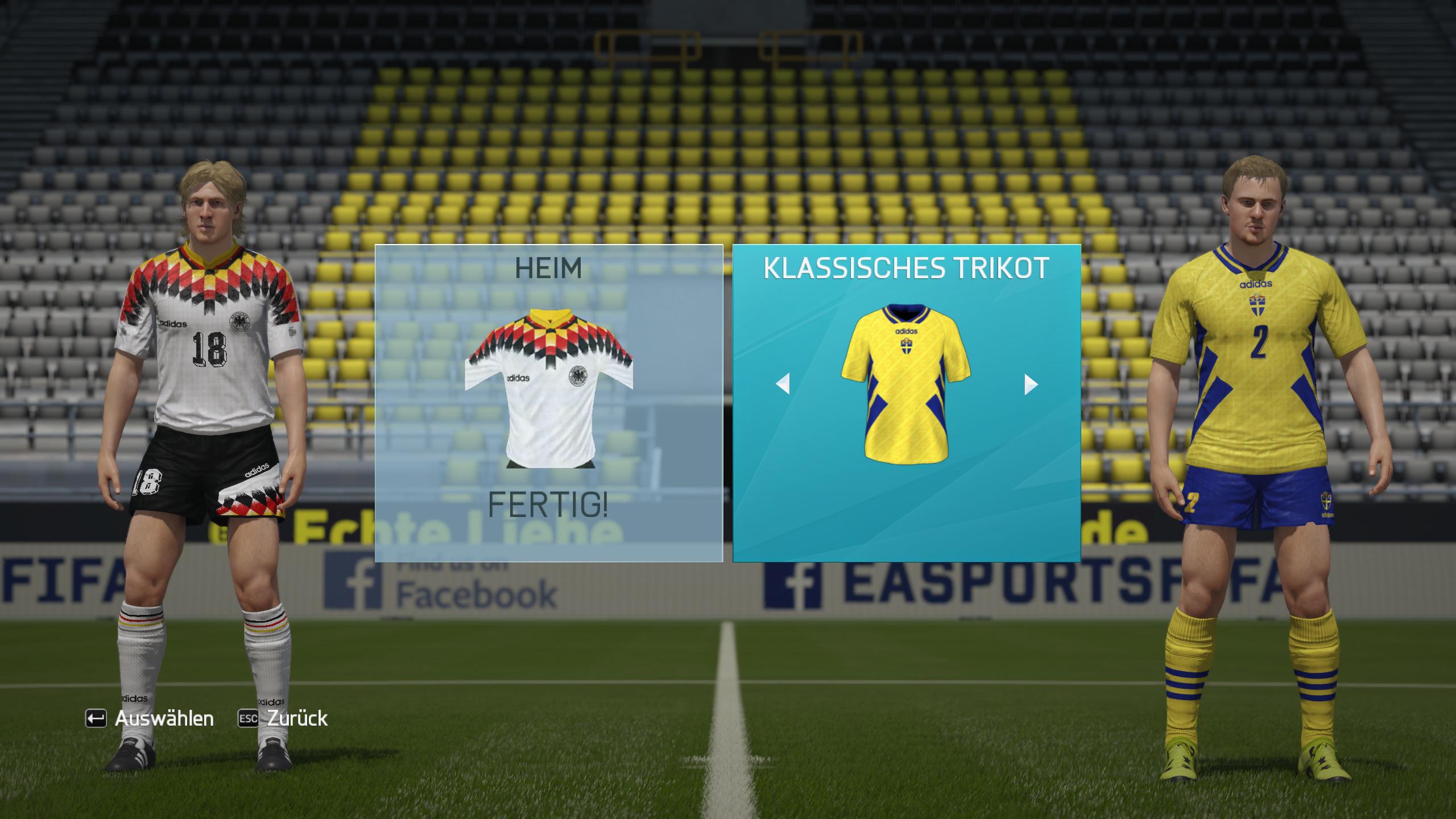Image resolution: width=1456 pixels, height=819 pixels.
Task: Go back with the Zurück option
Action: coord(283,719)
